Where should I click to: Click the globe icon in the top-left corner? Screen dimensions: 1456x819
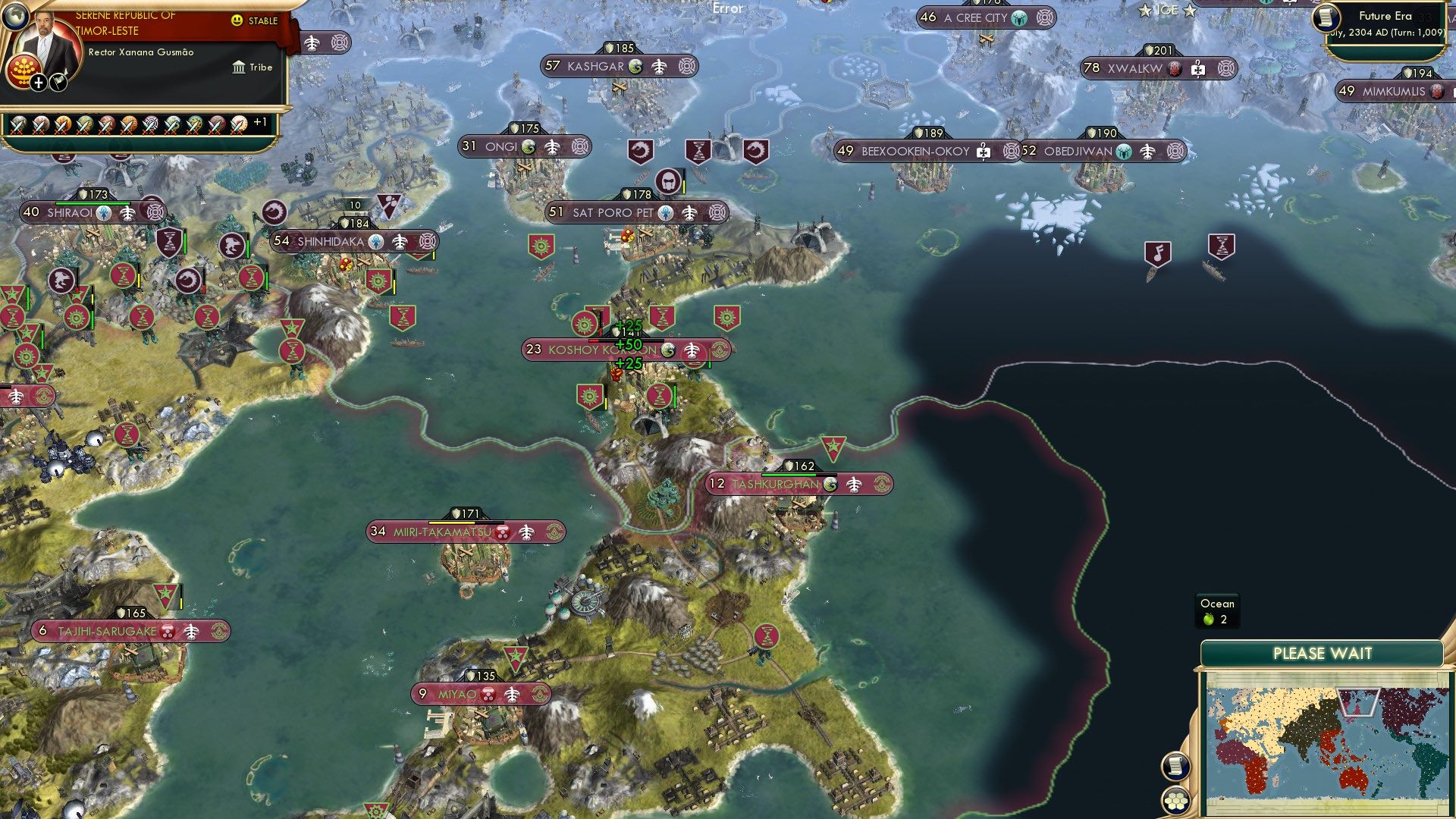(16, 16)
